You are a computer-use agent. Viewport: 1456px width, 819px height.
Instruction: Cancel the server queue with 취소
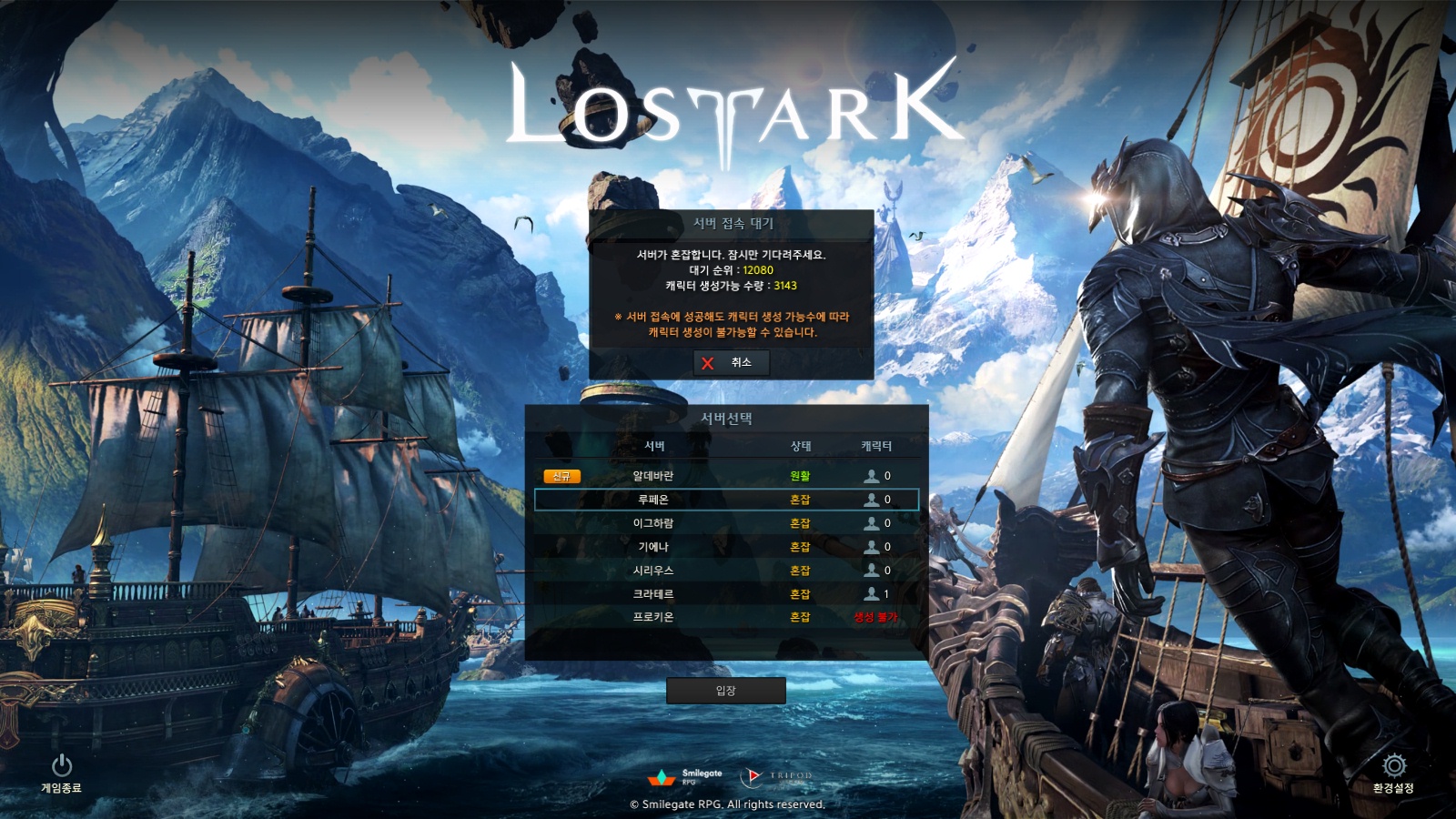pyautogui.click(x=731, y=363)
